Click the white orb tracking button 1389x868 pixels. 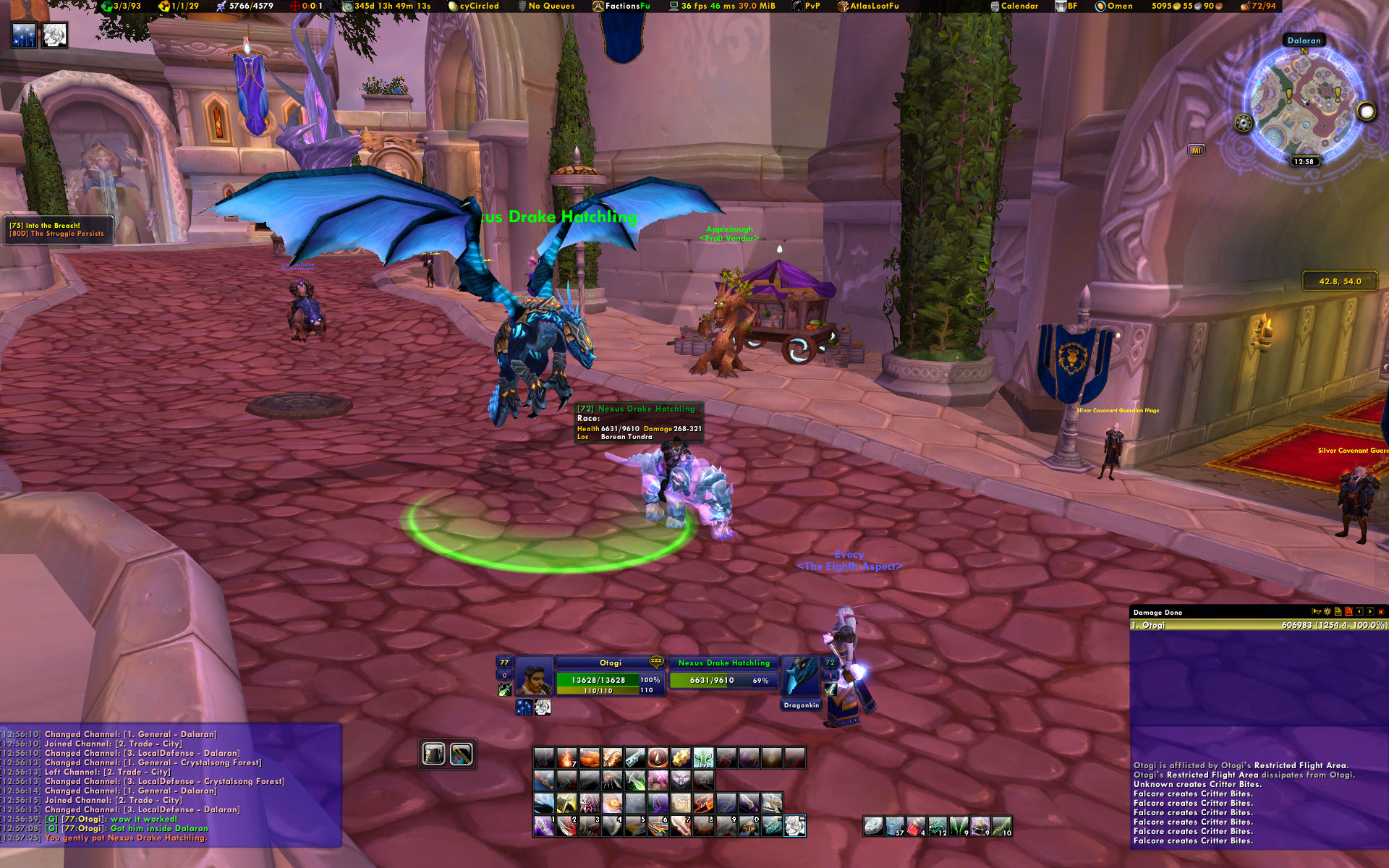(1366, 111)
